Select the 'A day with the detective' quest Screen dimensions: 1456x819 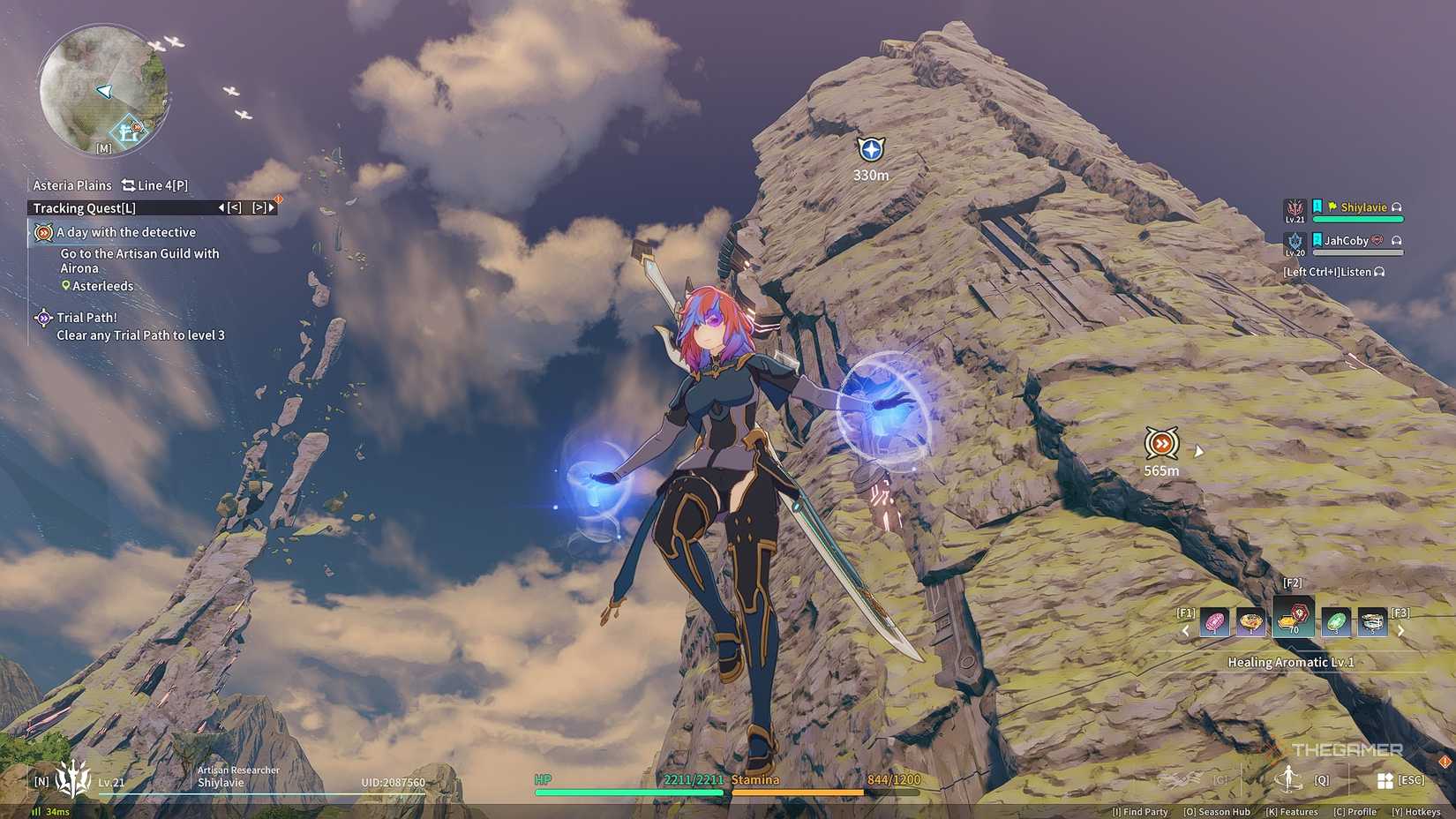(x=126, y=232)
